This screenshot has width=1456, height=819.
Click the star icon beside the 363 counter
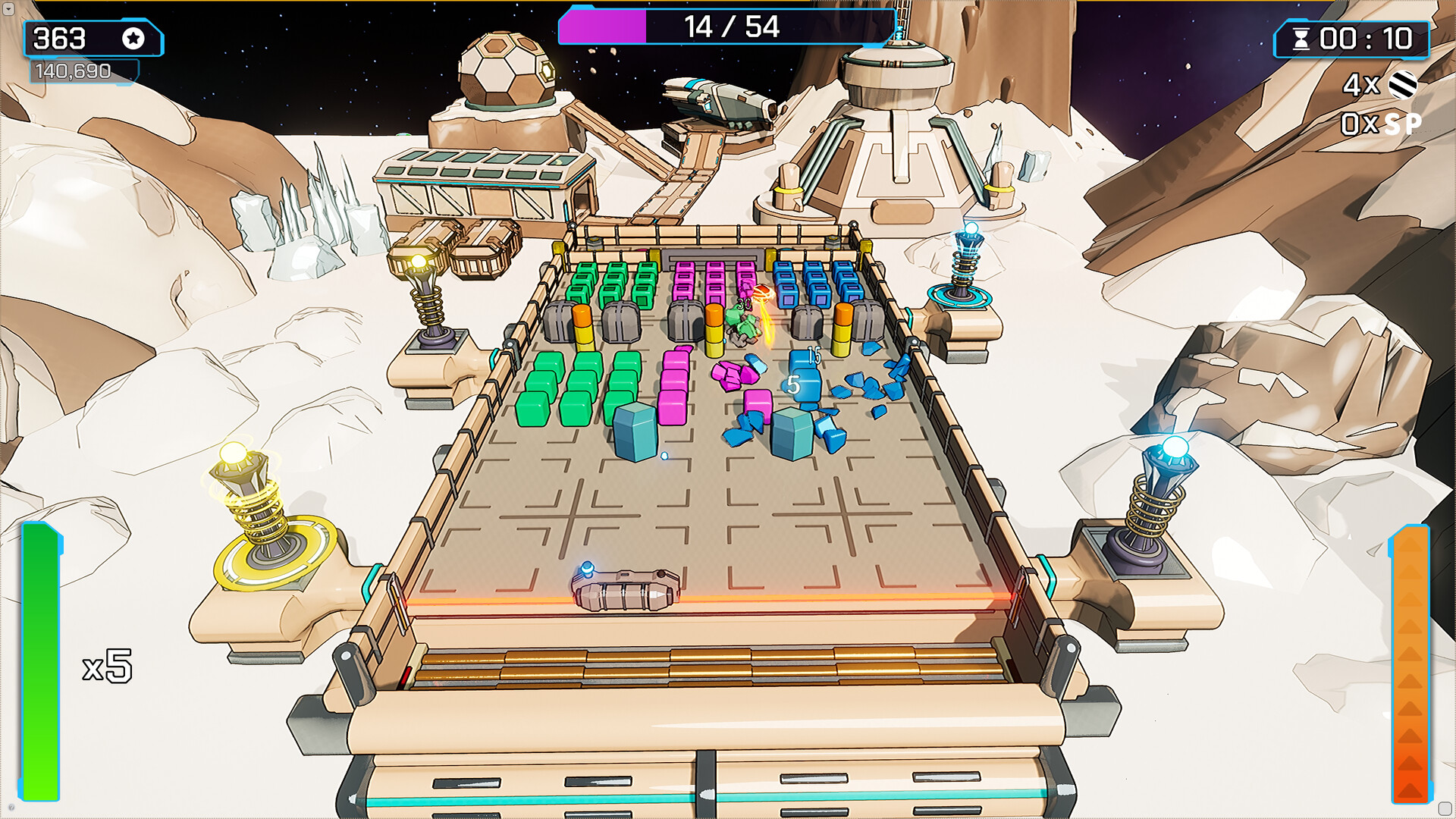(x=133, y=39)
